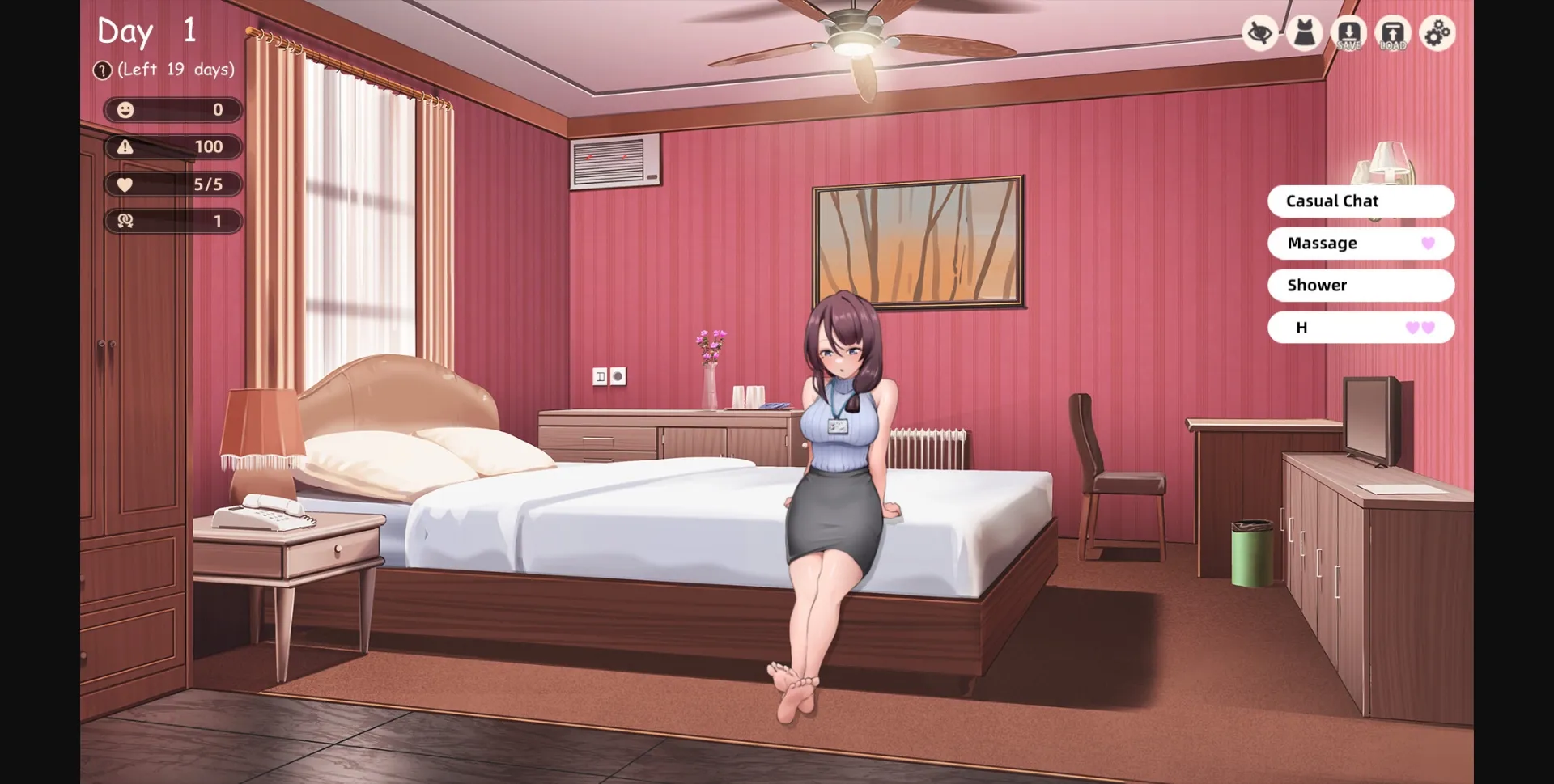This screenshot has width=1554, height=784.
Task: Click the heart energy stat icon
Action: (125, 184)
